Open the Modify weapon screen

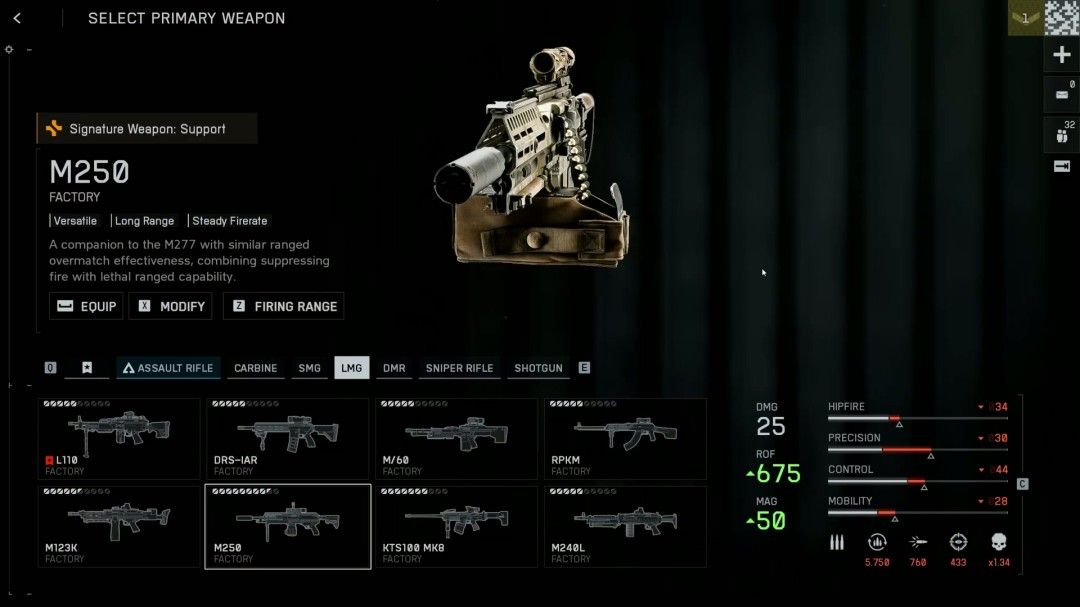175,306
